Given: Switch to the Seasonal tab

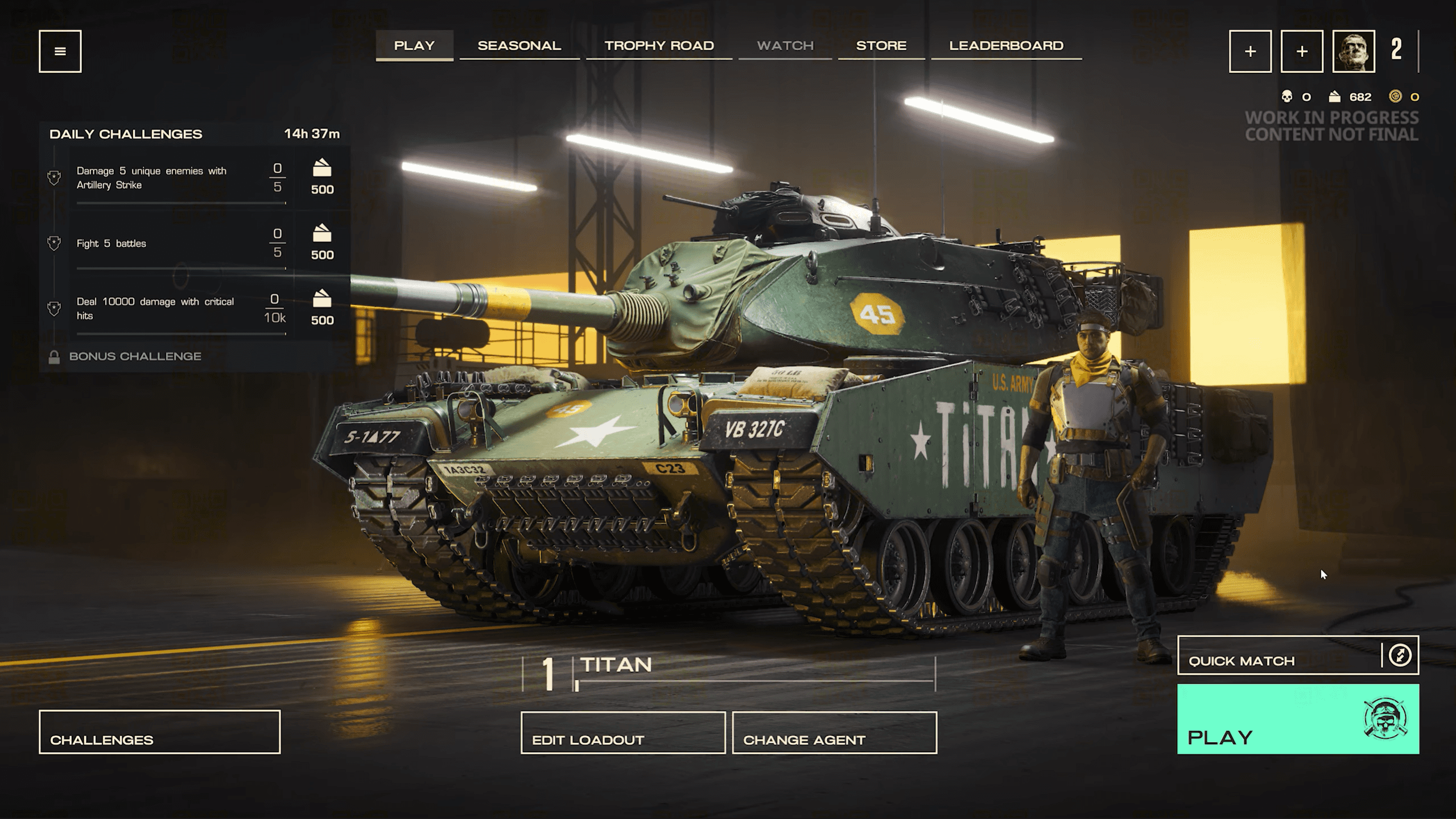Looking at the screenshot, I should click(x=519, y=46).
